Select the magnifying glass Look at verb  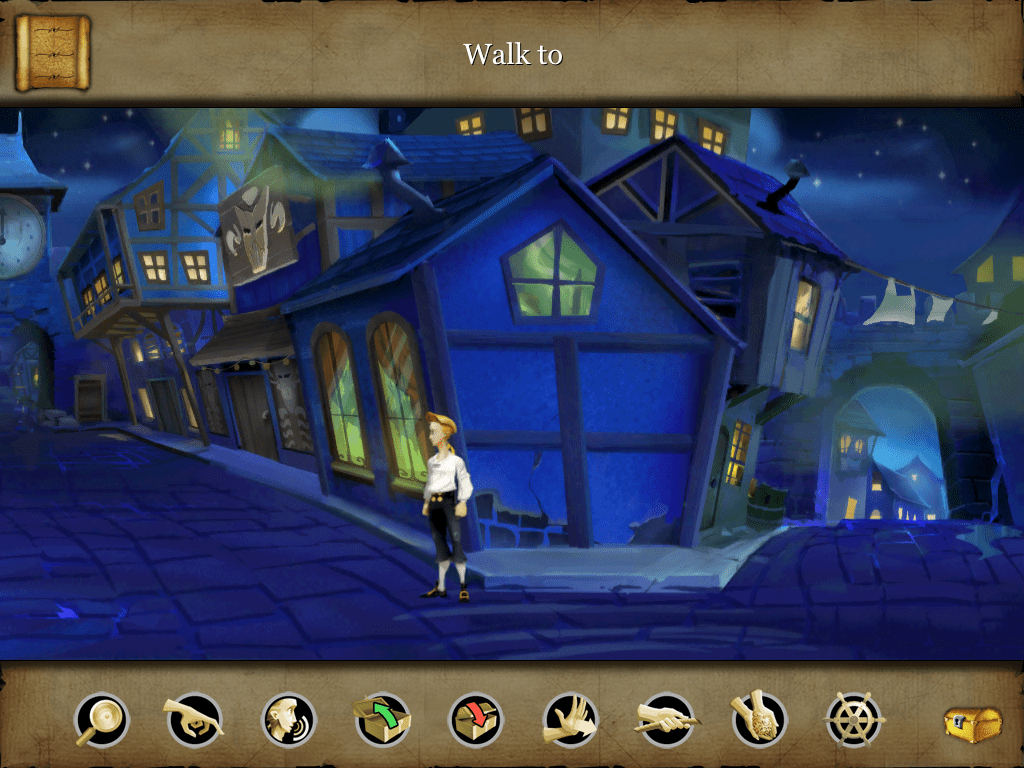102,719
